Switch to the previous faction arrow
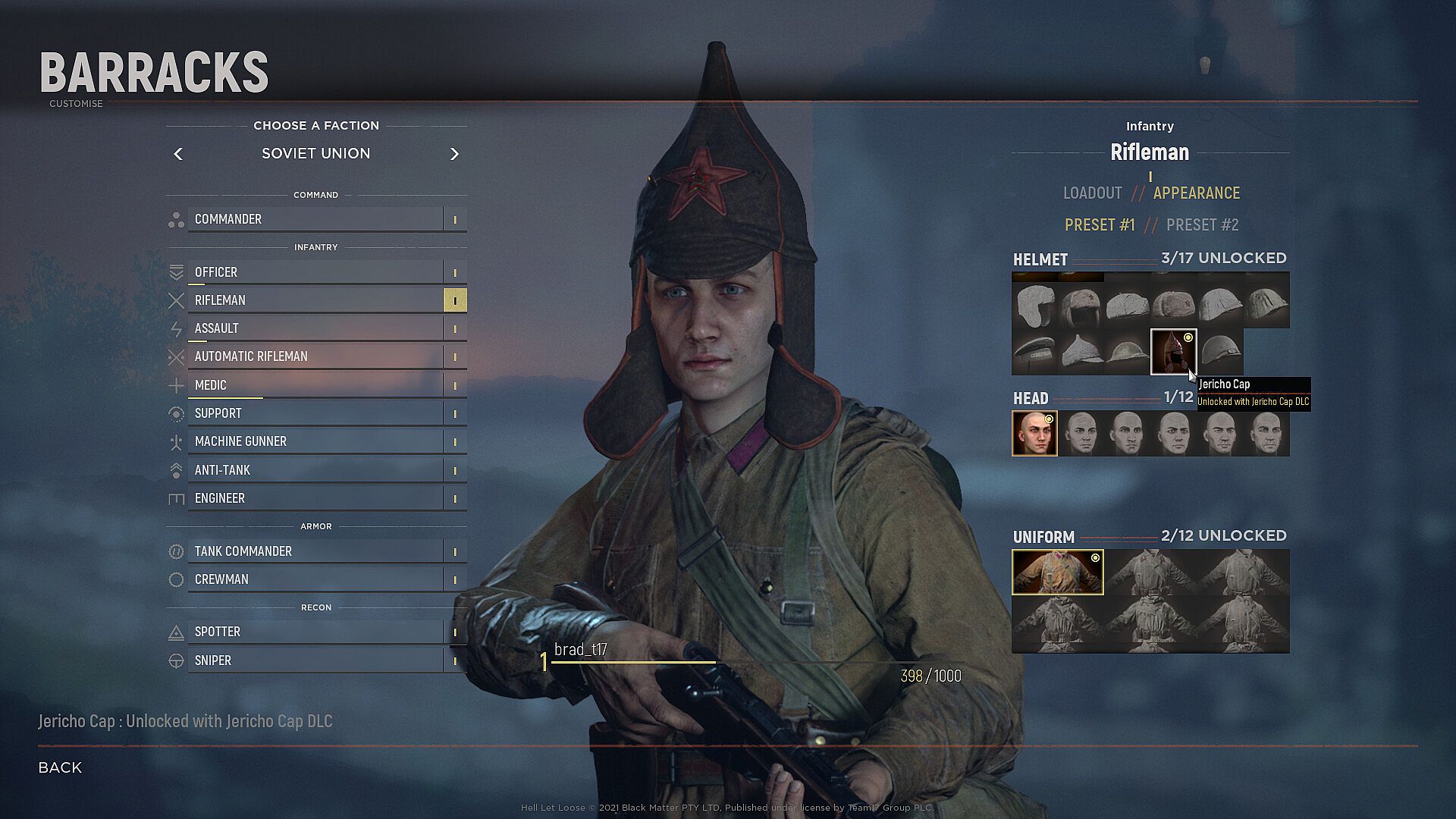 click(178, 154)
